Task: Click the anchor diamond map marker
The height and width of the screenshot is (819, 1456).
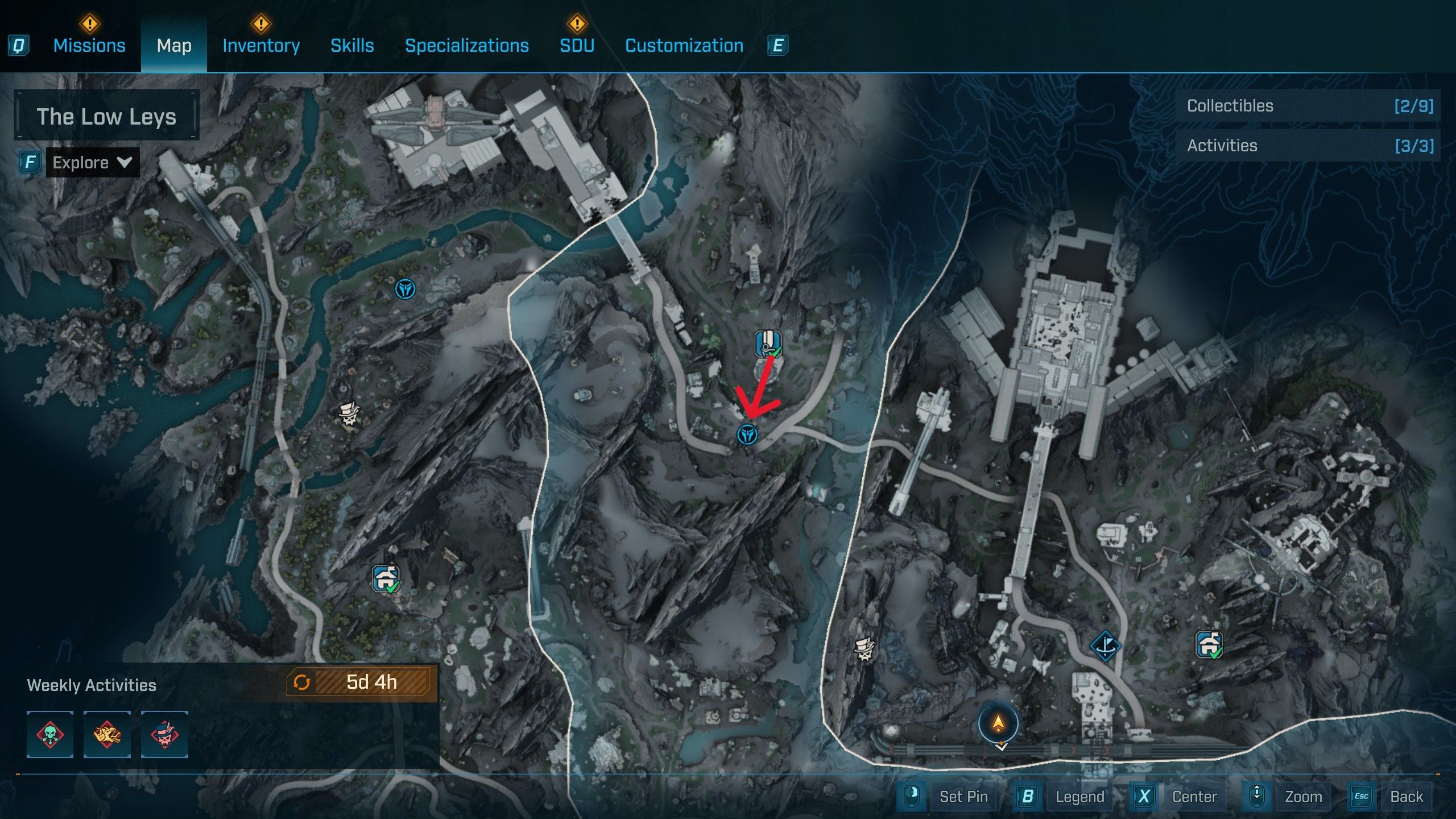Action: click(1105, 646)
